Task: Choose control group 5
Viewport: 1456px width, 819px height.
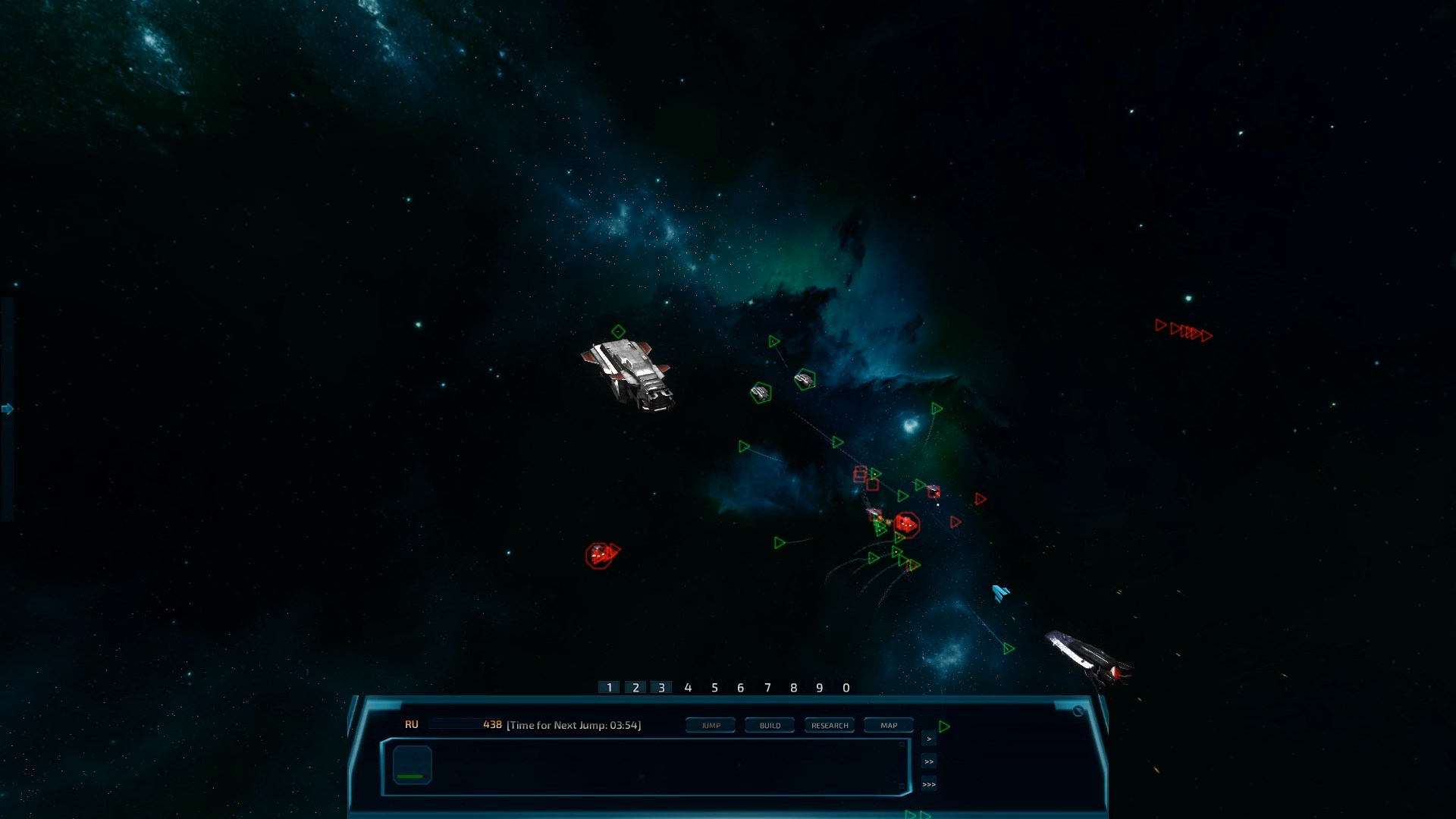Action: point(714,688)
